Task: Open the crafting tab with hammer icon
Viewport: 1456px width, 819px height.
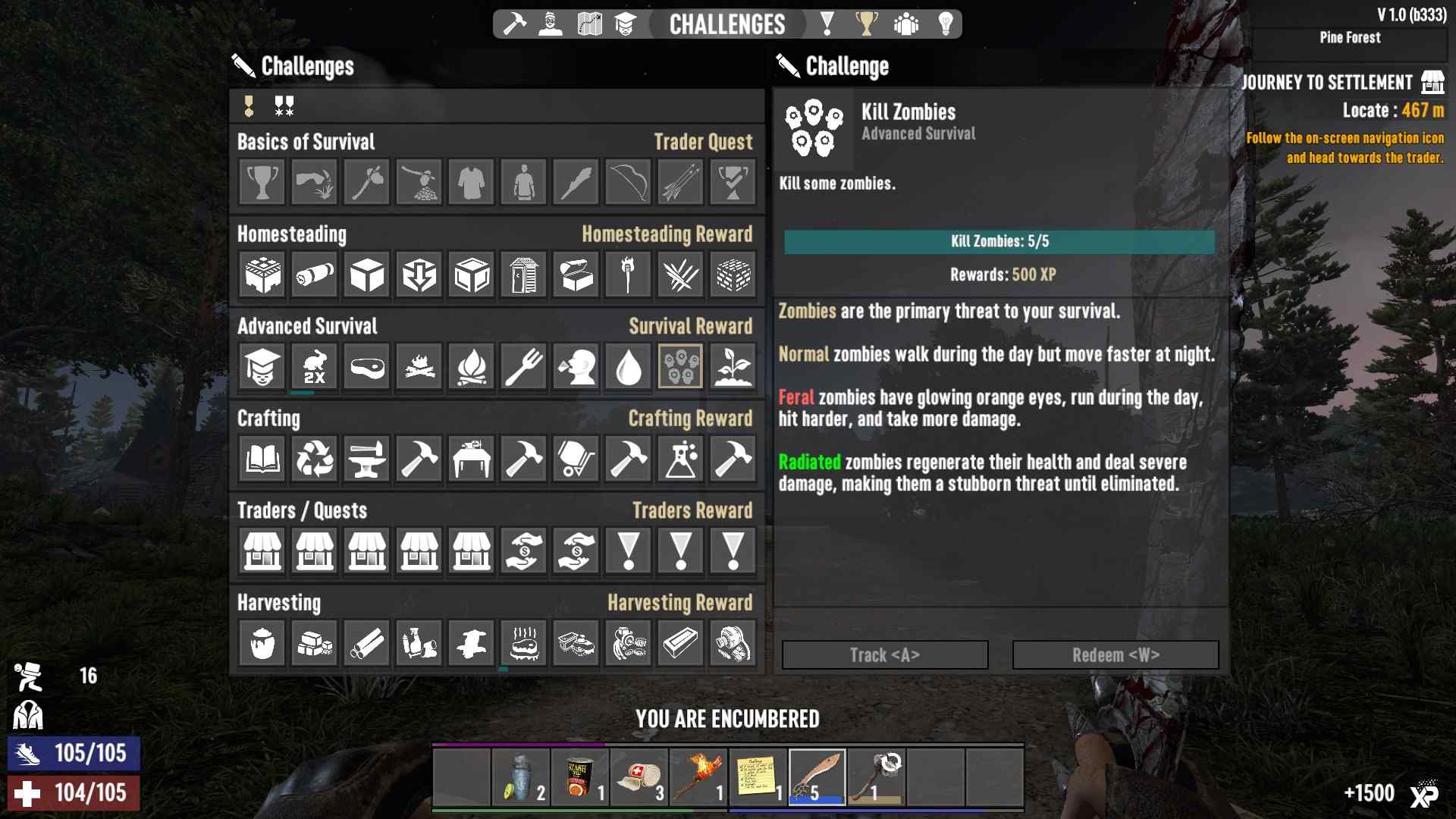Action: pyautogui.click(x=515, y=24)
